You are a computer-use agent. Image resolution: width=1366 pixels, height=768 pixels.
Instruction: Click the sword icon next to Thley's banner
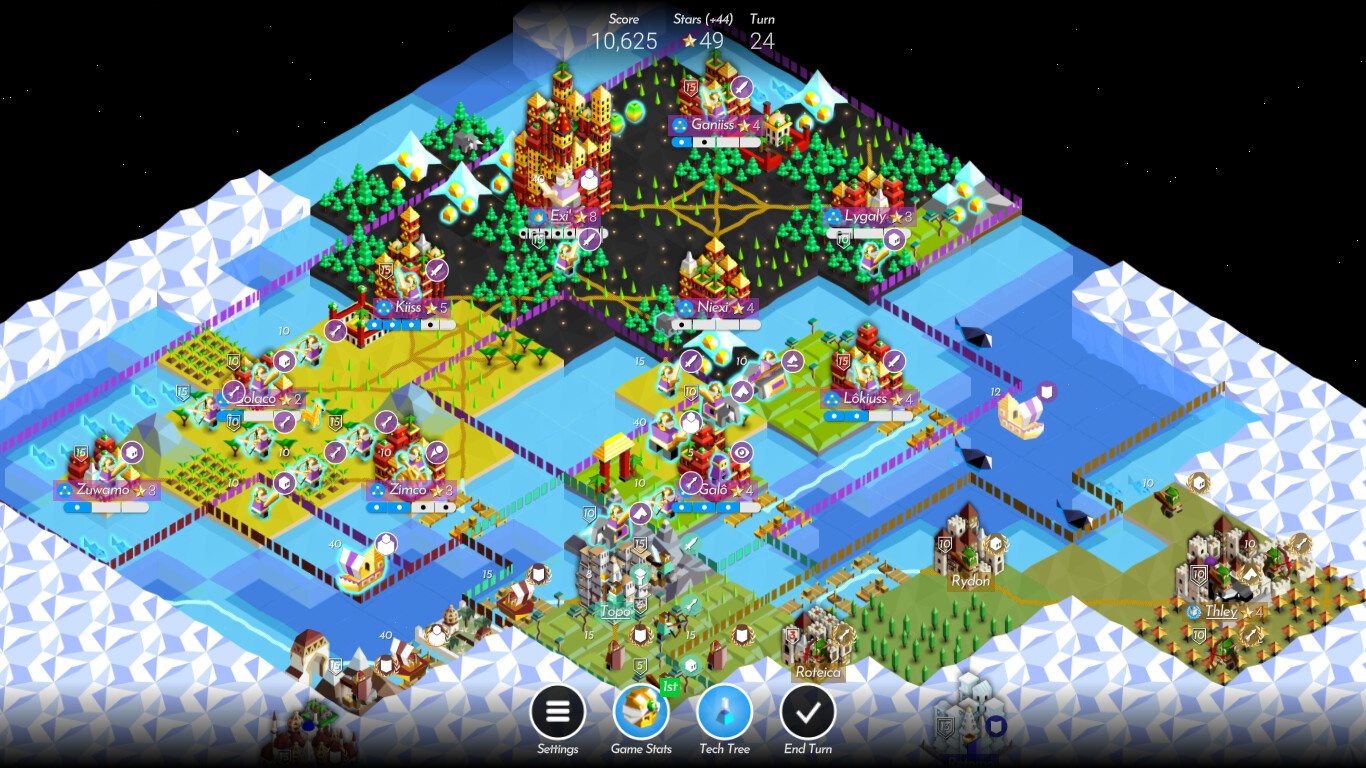[x=1248, y=635]
